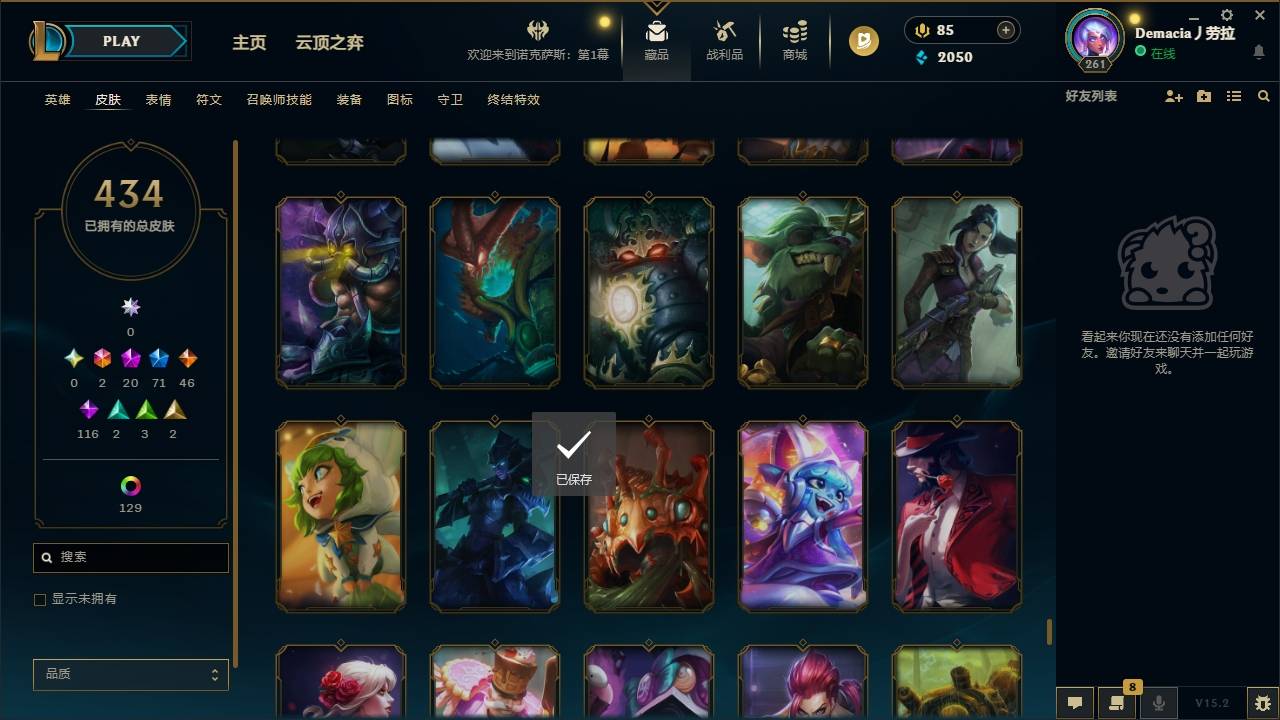Screen dimensions: 1280x720
Task: Open the 品质 quality dropdown
Action: (x=130, y=674)
